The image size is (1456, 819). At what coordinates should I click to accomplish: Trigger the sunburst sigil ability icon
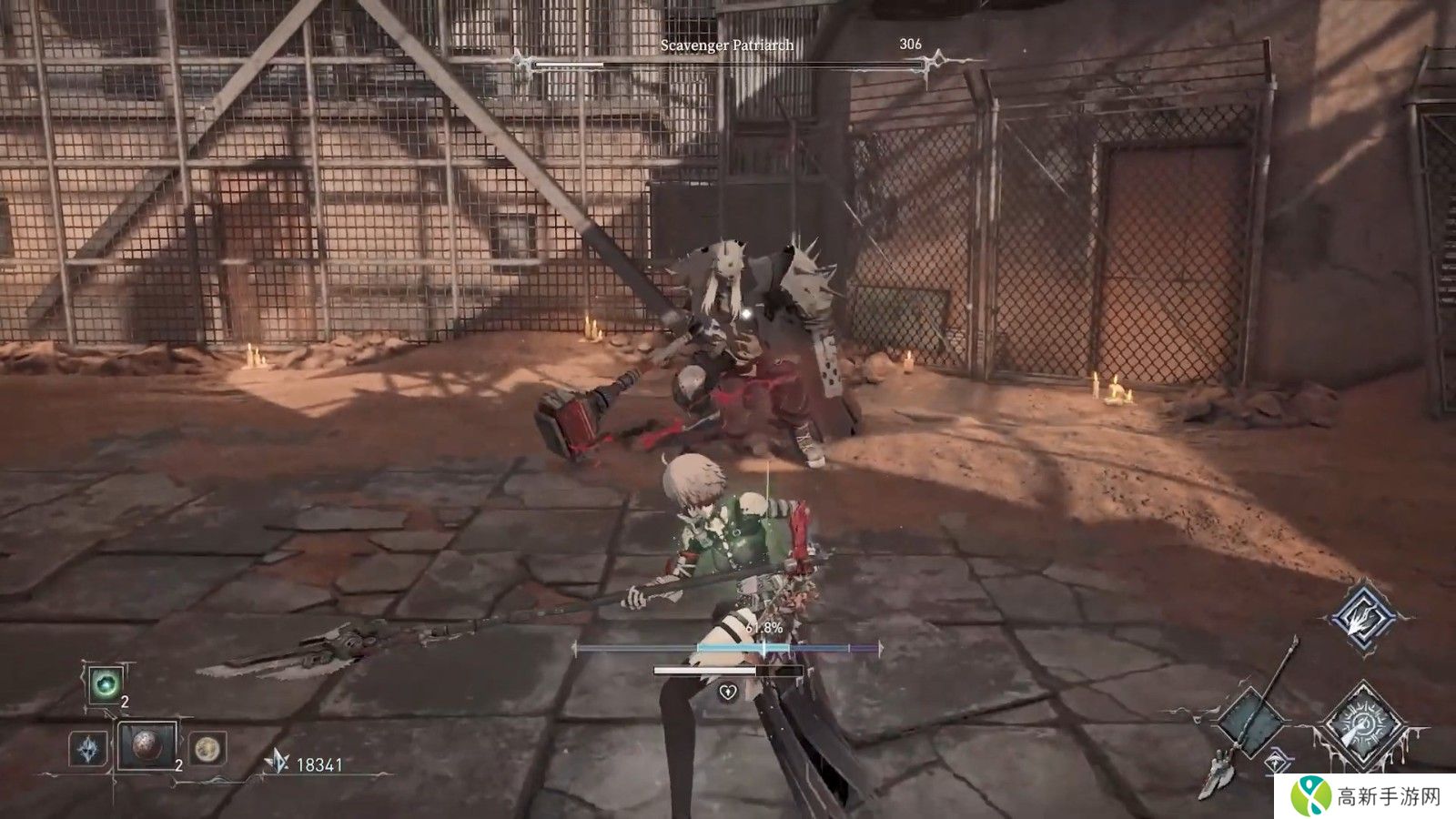(1361, 723)
